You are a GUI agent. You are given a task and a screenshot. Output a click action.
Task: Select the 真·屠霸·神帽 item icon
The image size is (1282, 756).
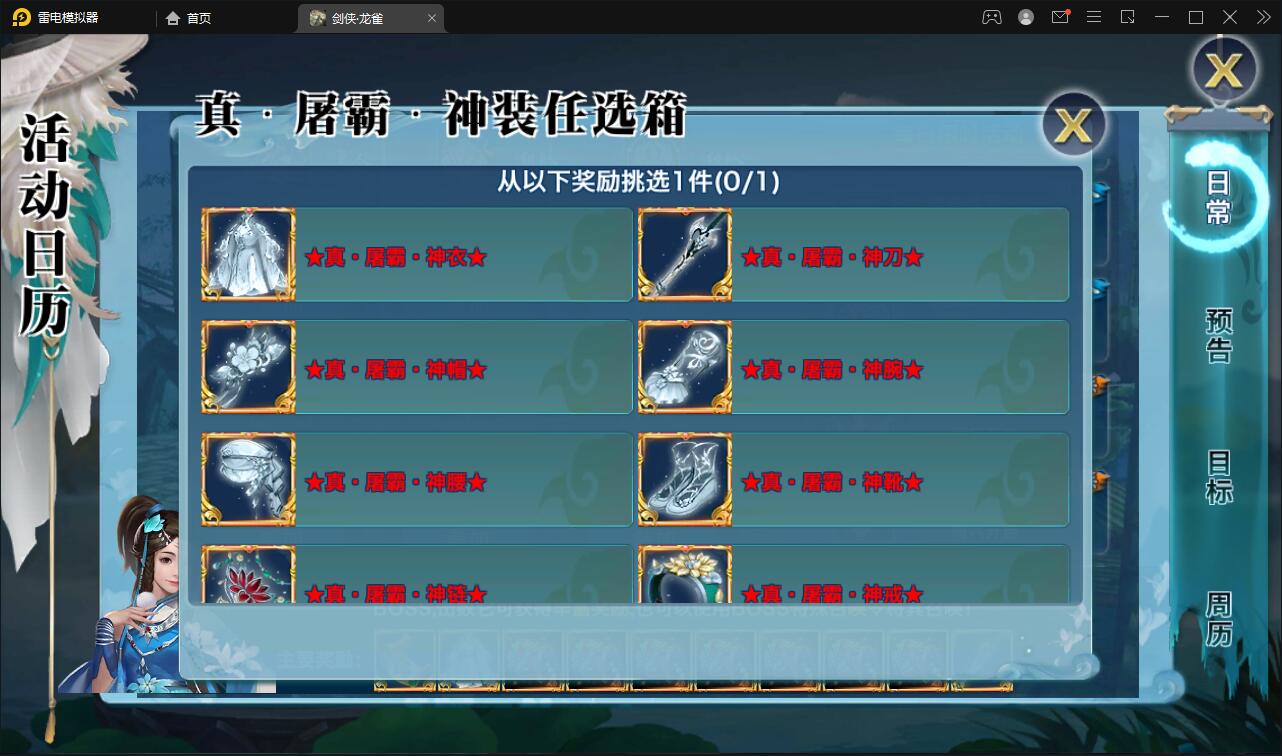[247, 368]
